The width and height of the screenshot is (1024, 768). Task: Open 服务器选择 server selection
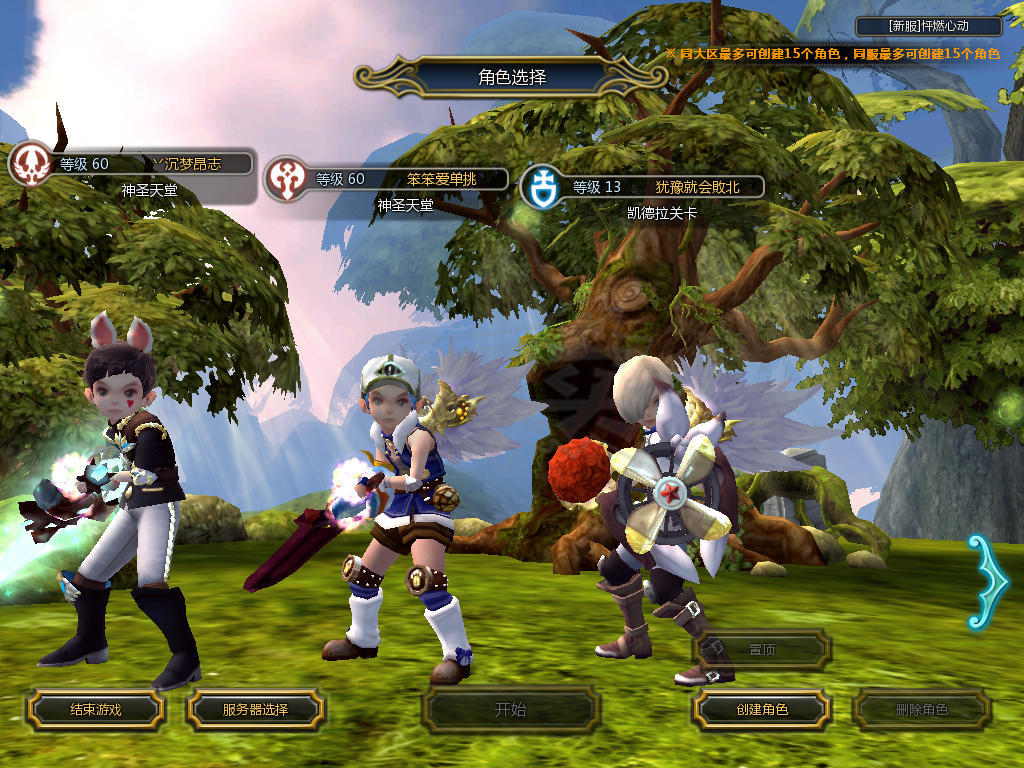coord(255,709)
